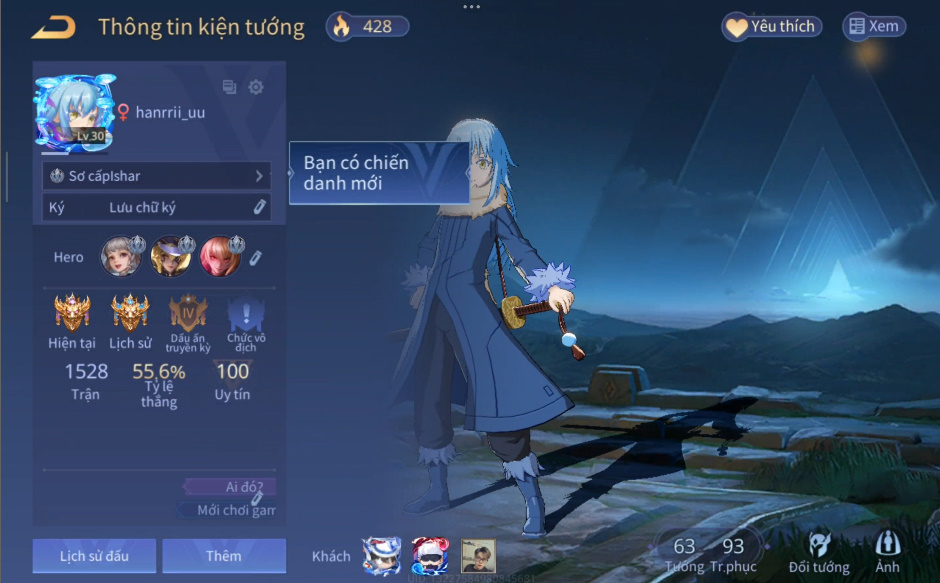The height and width of the screenshot is (583, 940).
Task: Click the Xem view button
Action: click(874, 27)
